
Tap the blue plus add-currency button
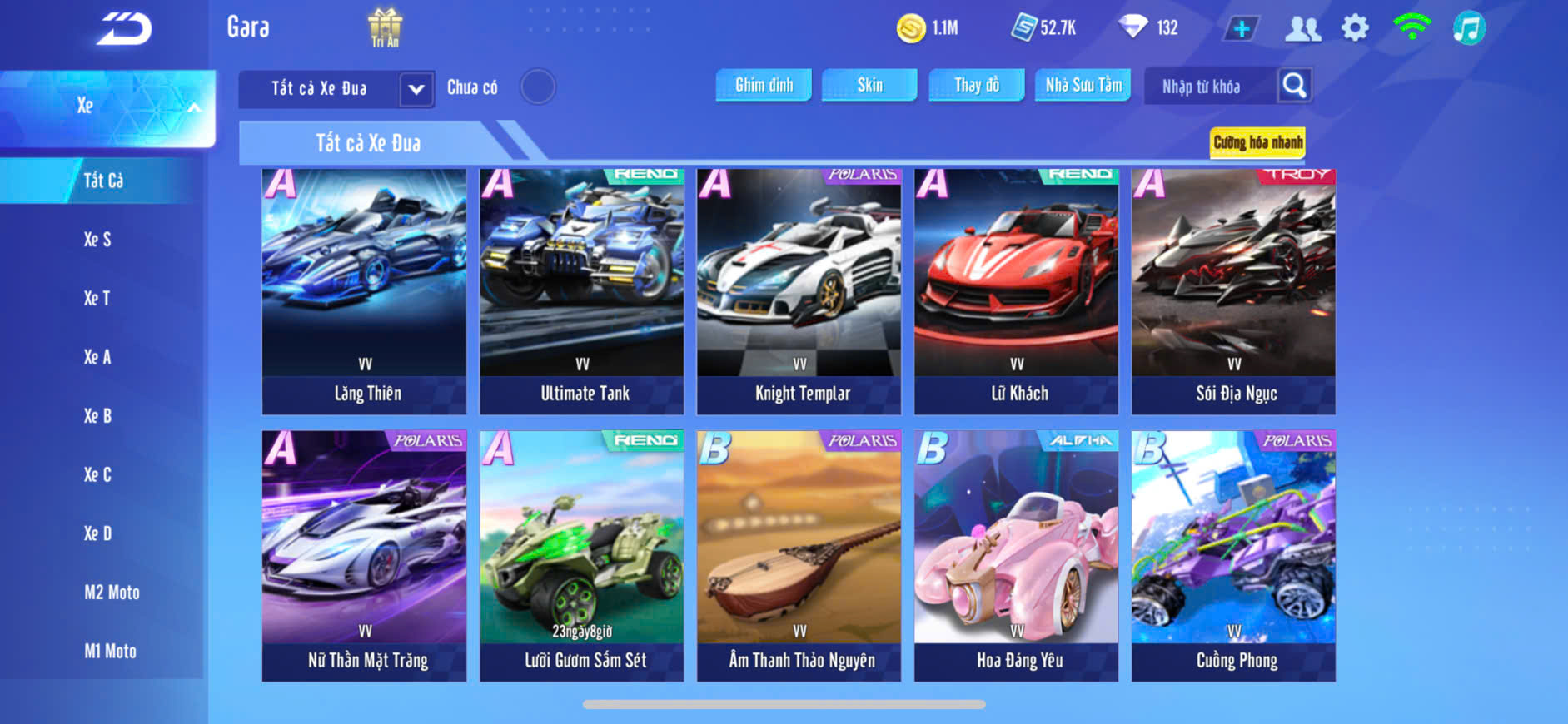tap(1241, 28)
